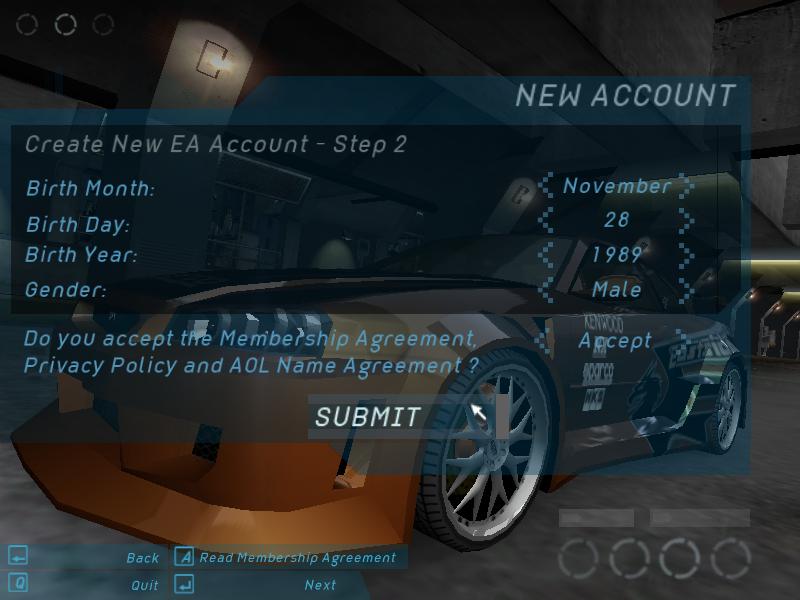
Task: Select the Male gender value
Action: (x=616, y=289)
